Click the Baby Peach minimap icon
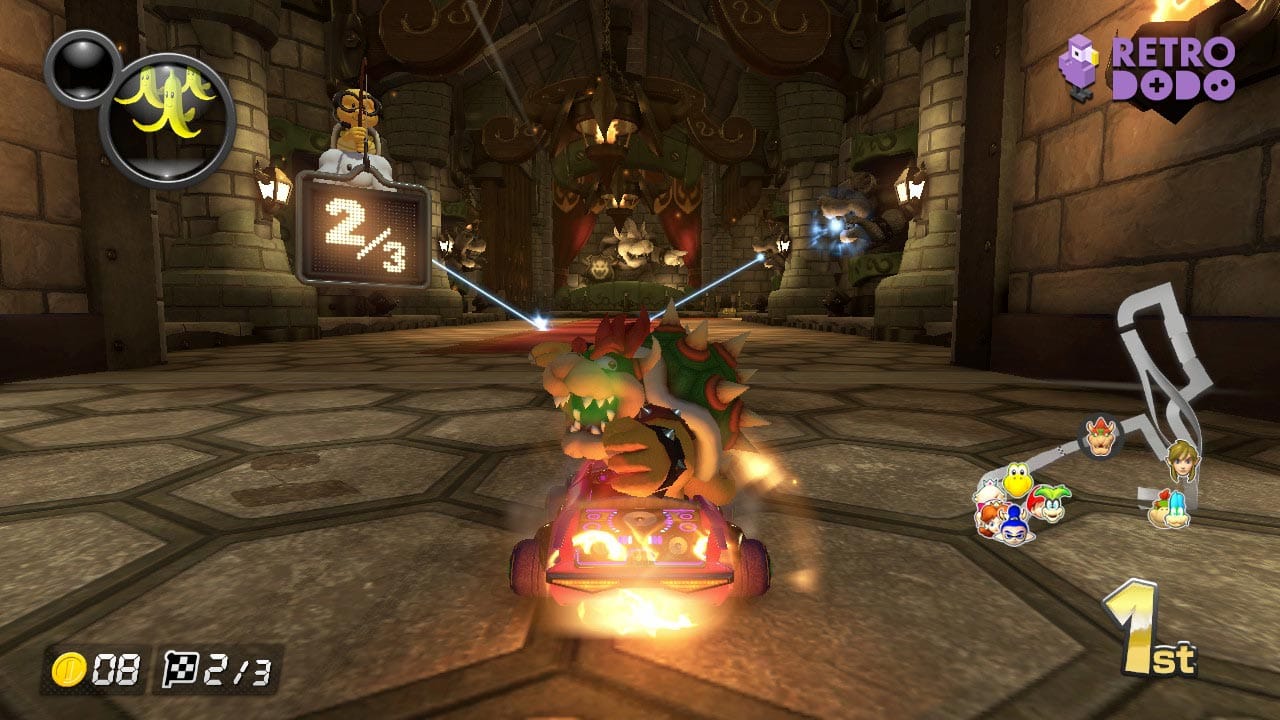Image resolution: width=1280 pixels, height=720 pixels. (x=988, y=489)
